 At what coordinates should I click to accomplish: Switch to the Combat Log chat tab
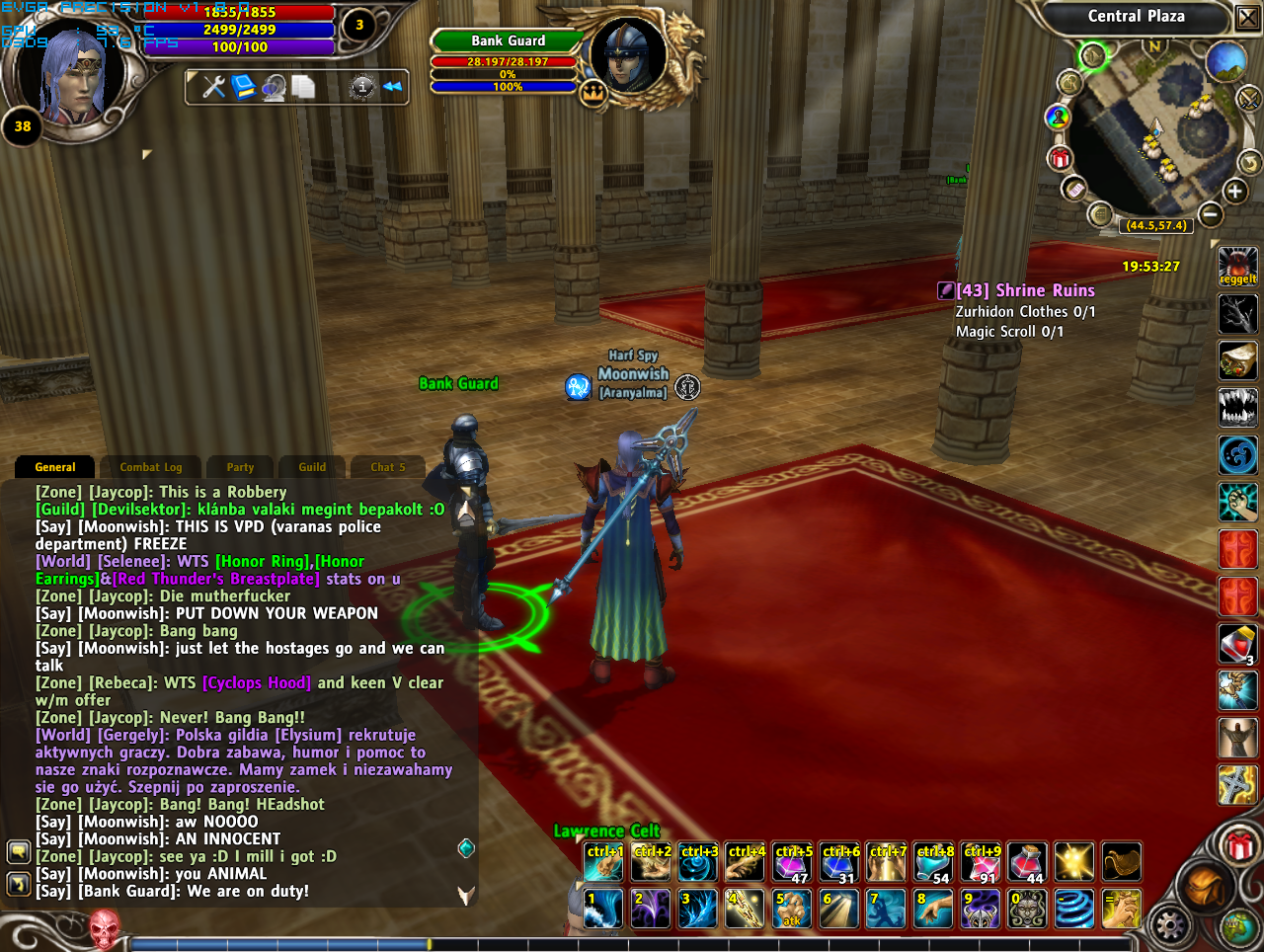pyautogui.click(x=151, y=467)
